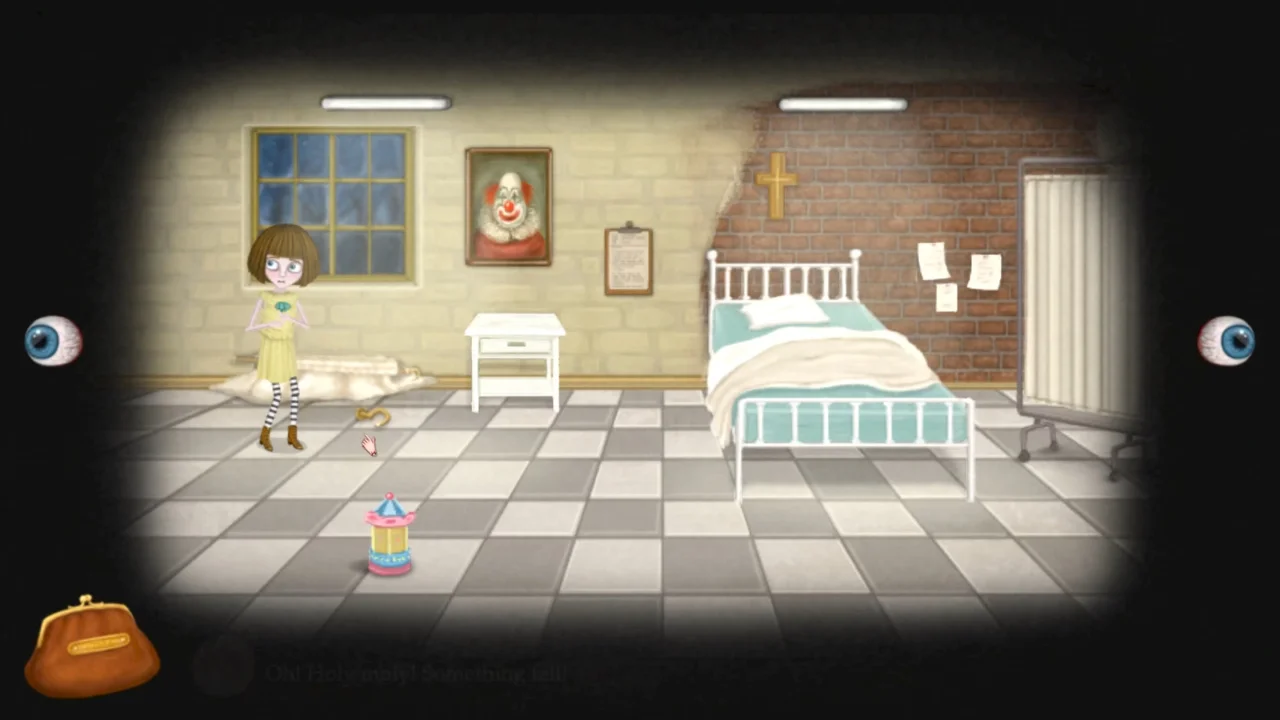
Task: Click the wooden cross on the brick wall
Action: (x=778, y=185)
